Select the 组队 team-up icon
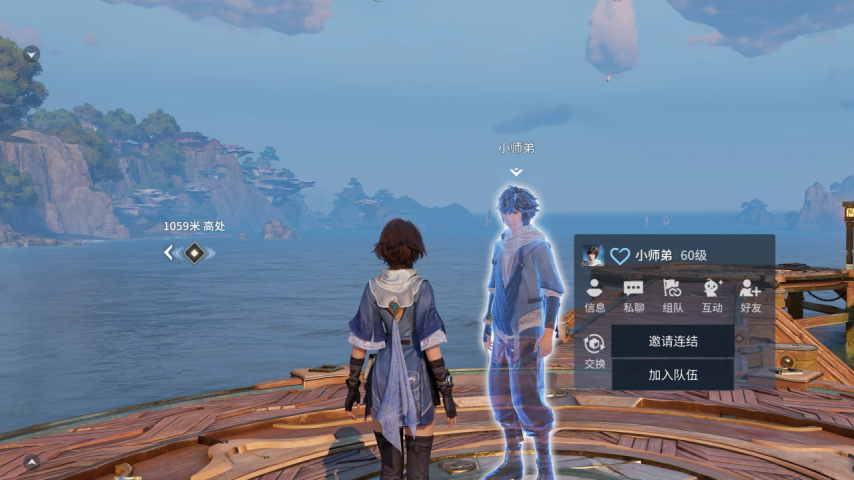 pos(673,295)
